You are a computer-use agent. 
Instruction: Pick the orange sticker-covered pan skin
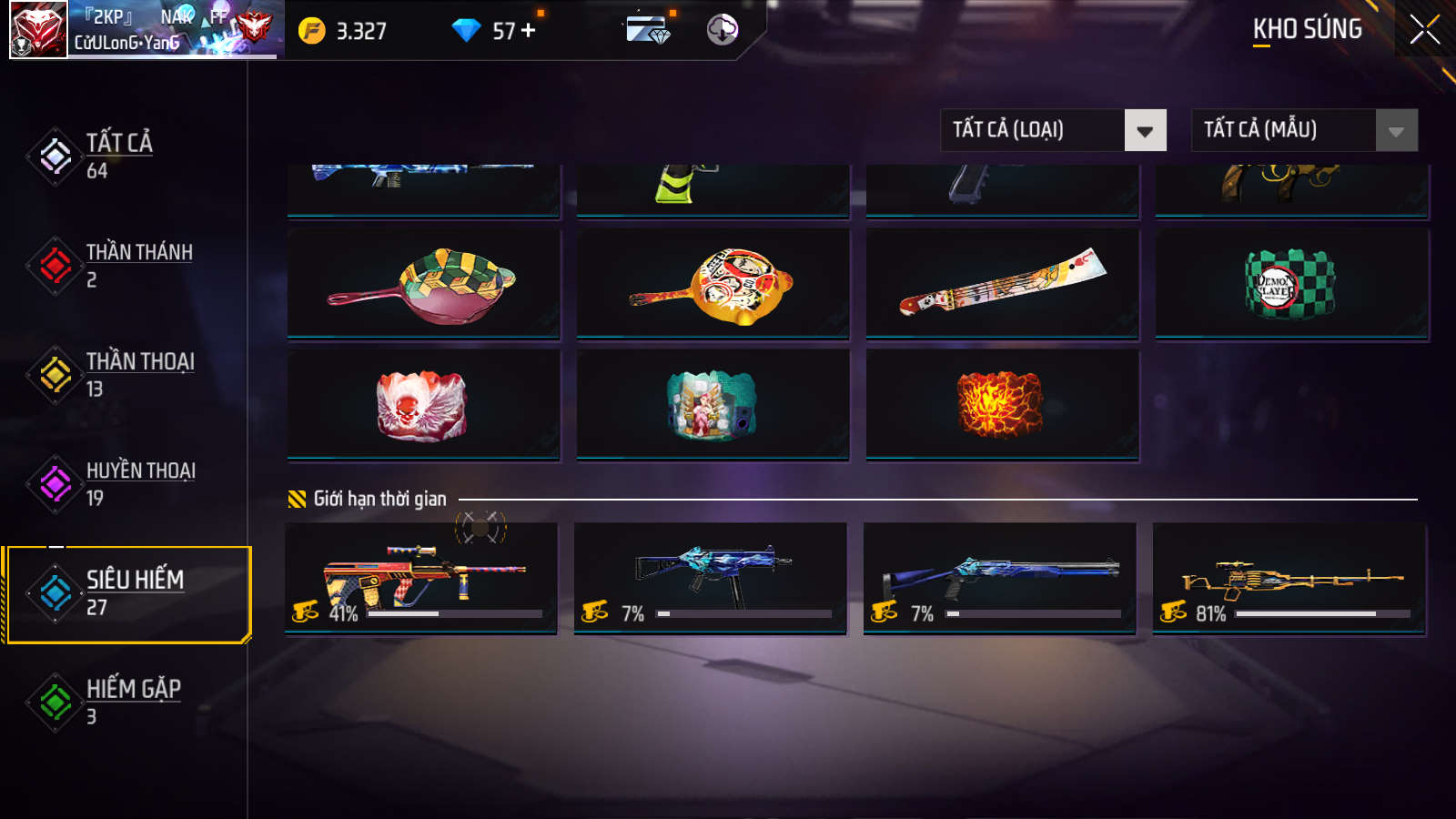(x=713, y=284)
